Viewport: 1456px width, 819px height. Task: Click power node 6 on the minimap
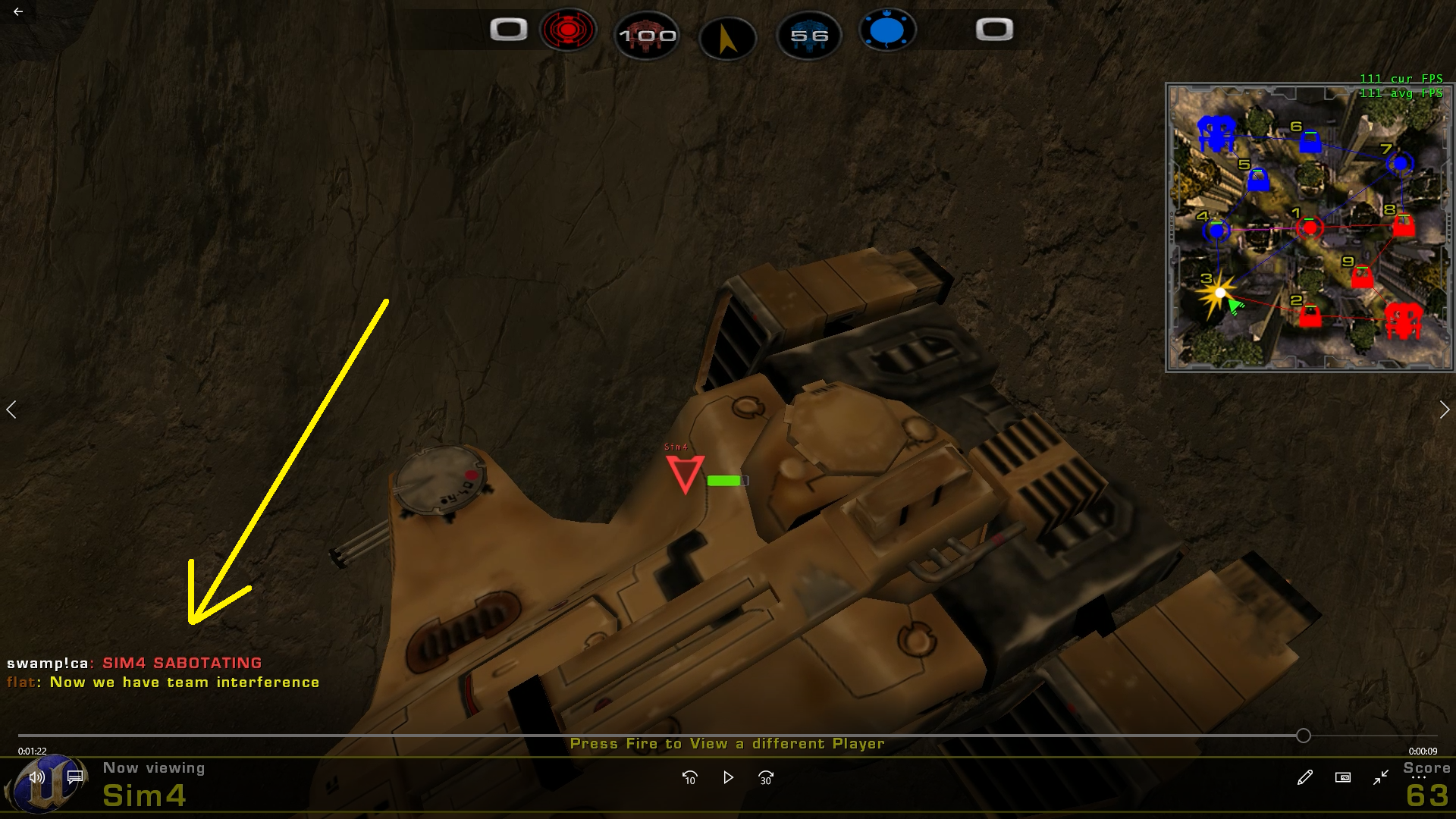[1310, 142]
